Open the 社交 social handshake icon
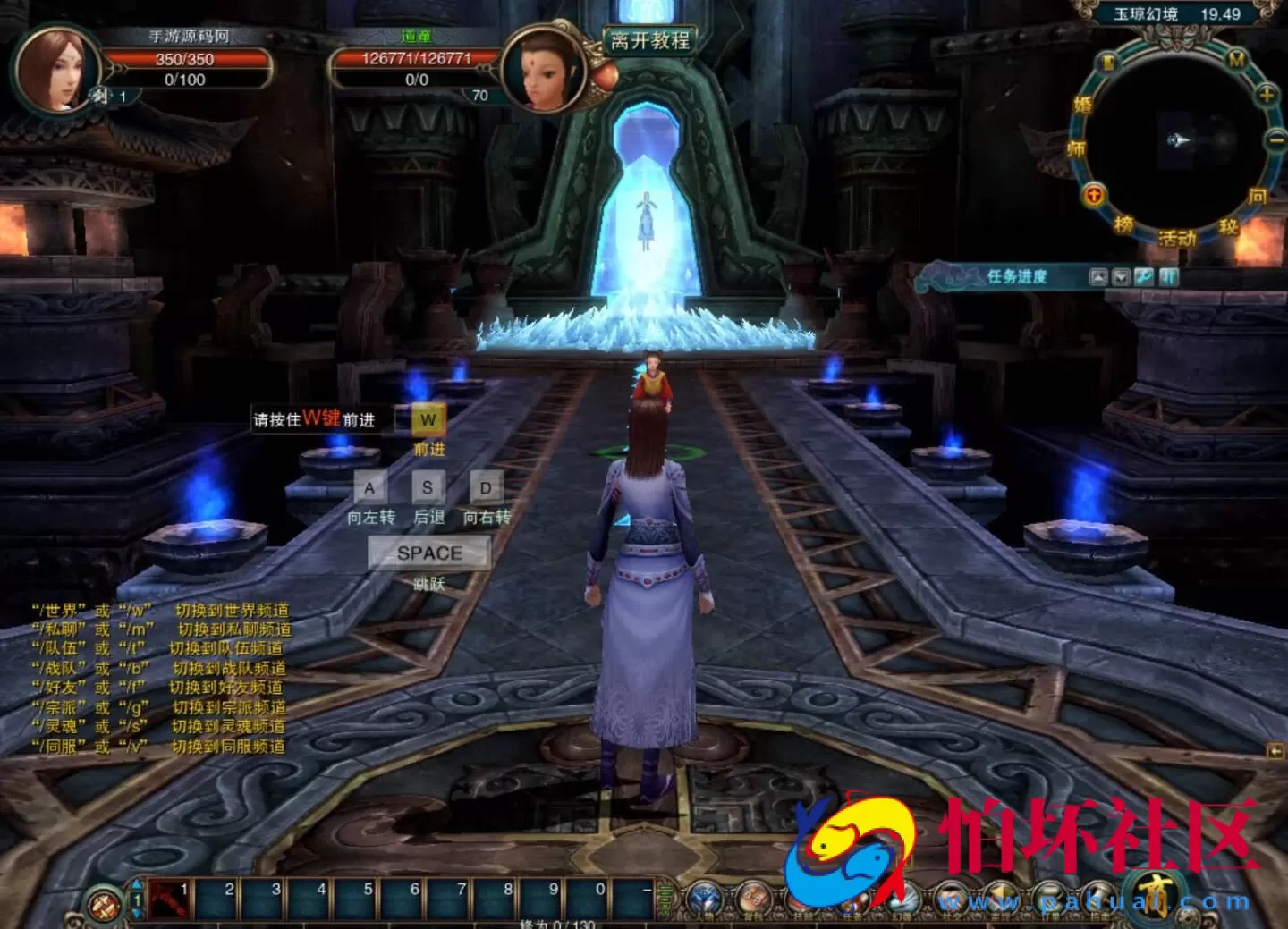 950,899
